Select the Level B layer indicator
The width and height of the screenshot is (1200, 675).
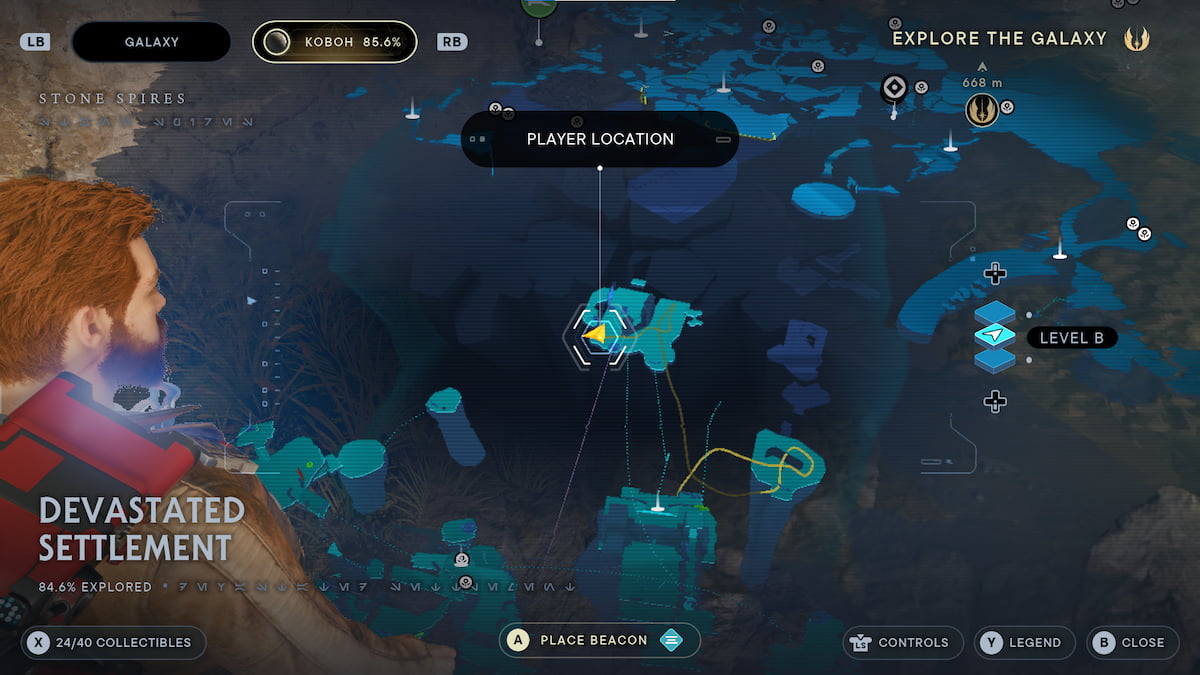pos(1071,338)
